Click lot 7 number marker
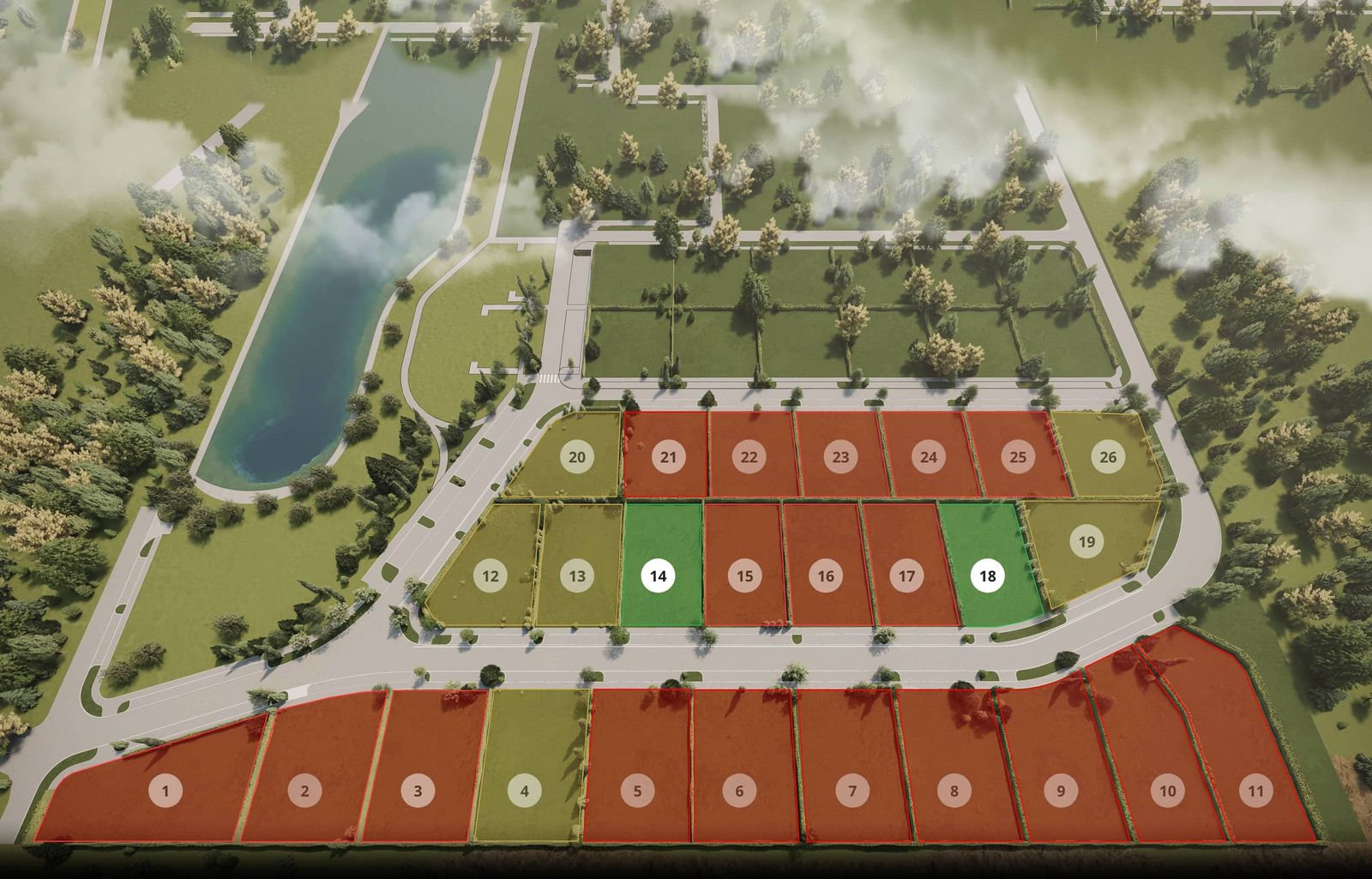This screenshot has height=879, width=1372. pos(852,791)
